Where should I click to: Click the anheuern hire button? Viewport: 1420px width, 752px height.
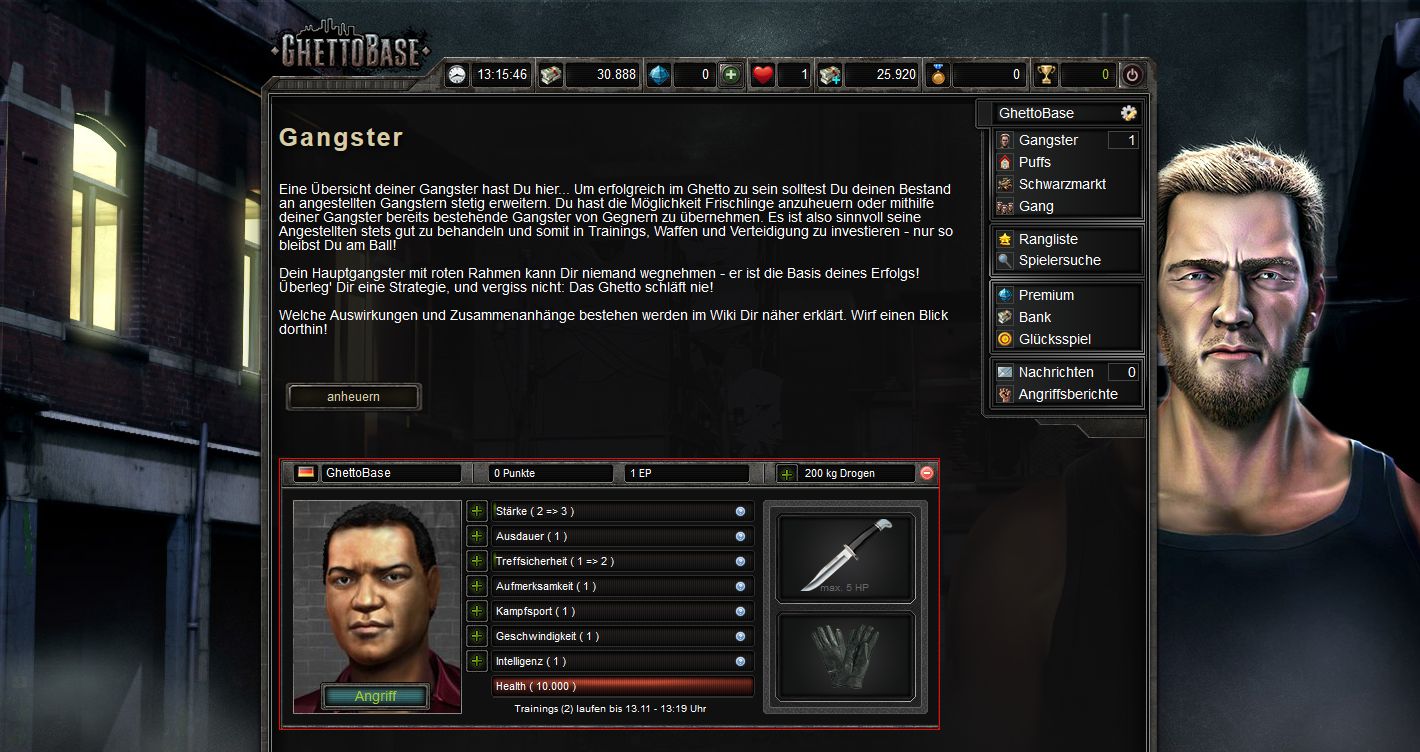tap(353, 397)
